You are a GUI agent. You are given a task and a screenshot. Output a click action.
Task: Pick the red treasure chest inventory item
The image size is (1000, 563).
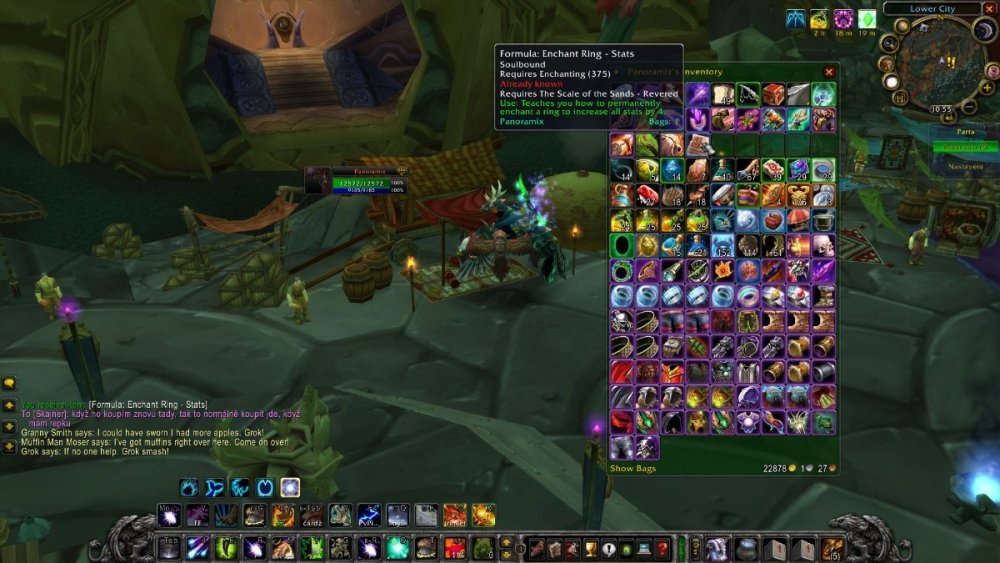pyautogui.click(x=773, y=94)
